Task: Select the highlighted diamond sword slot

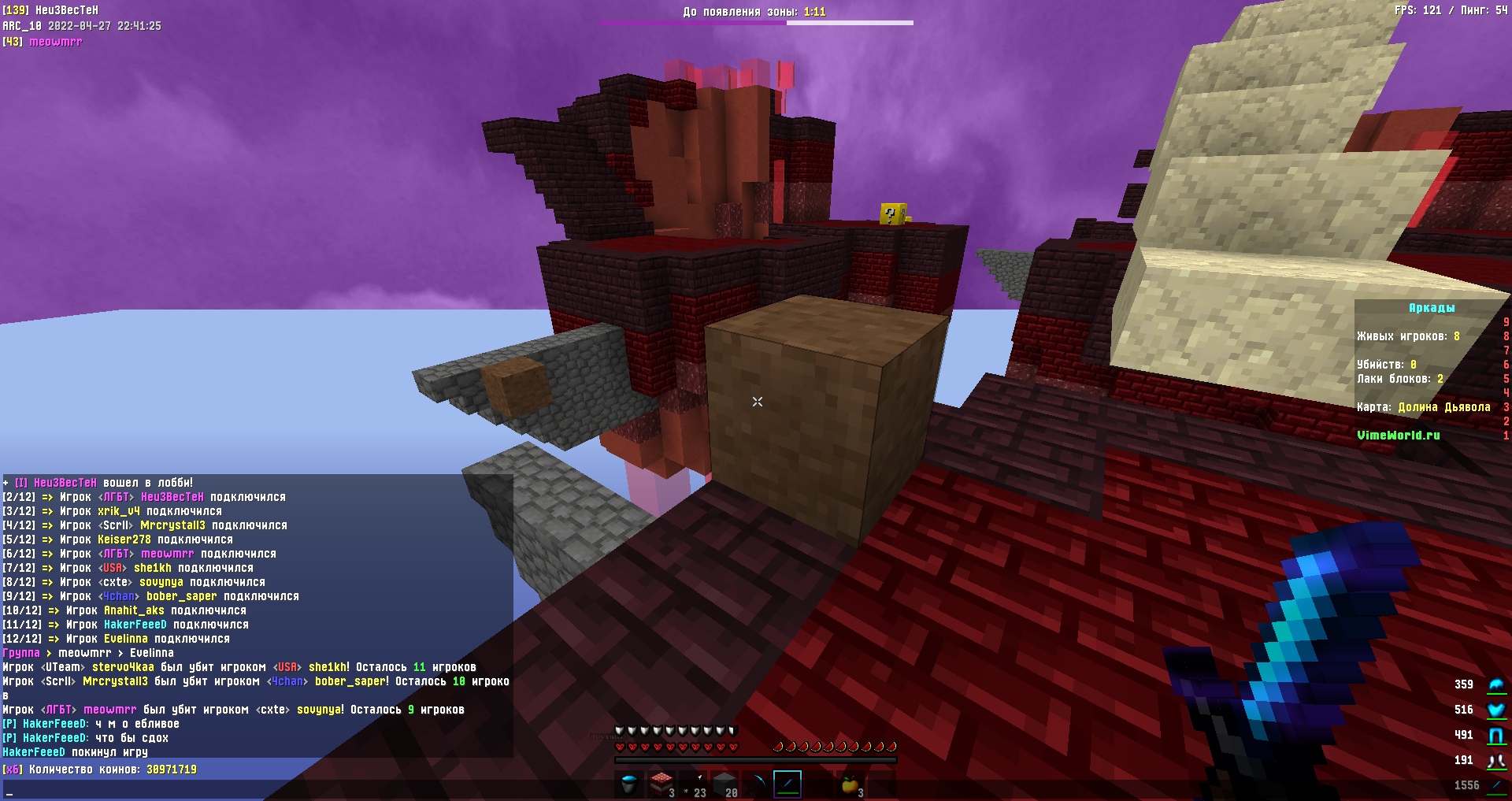Action: click(x=787, y=784)
